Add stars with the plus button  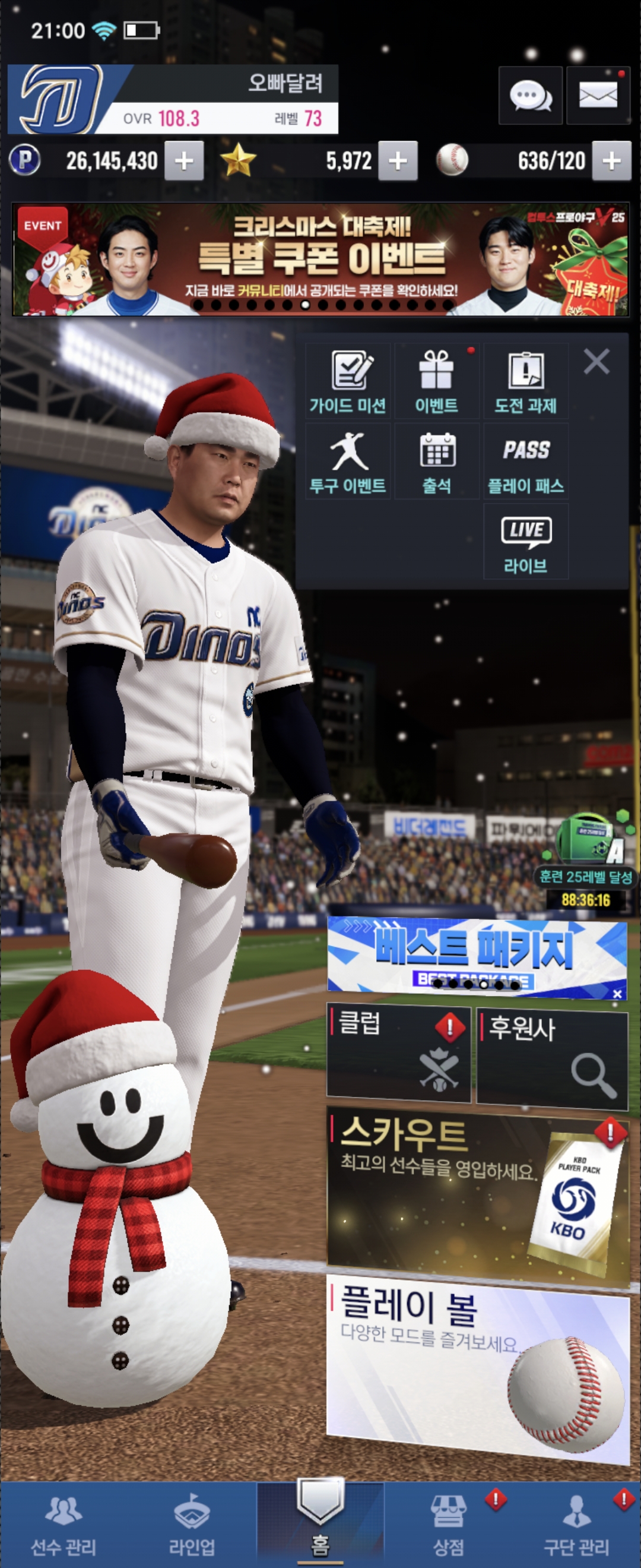pyautogui.click(x=398, y=162)
